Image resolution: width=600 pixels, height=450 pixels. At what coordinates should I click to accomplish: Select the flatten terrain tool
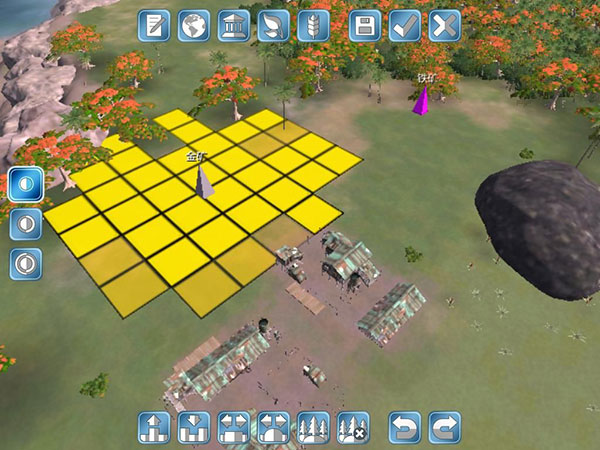tap(233, 427)
